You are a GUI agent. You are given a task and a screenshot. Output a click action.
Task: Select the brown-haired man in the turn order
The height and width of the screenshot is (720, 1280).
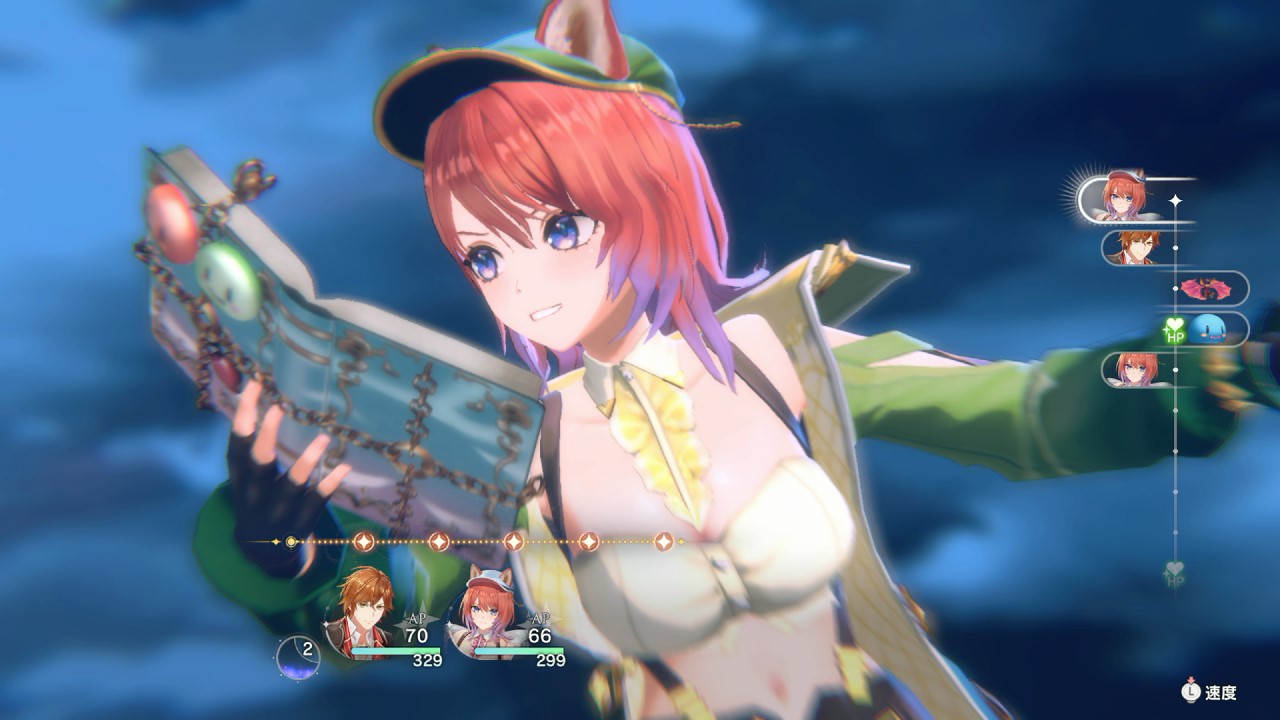point(1134,247)
